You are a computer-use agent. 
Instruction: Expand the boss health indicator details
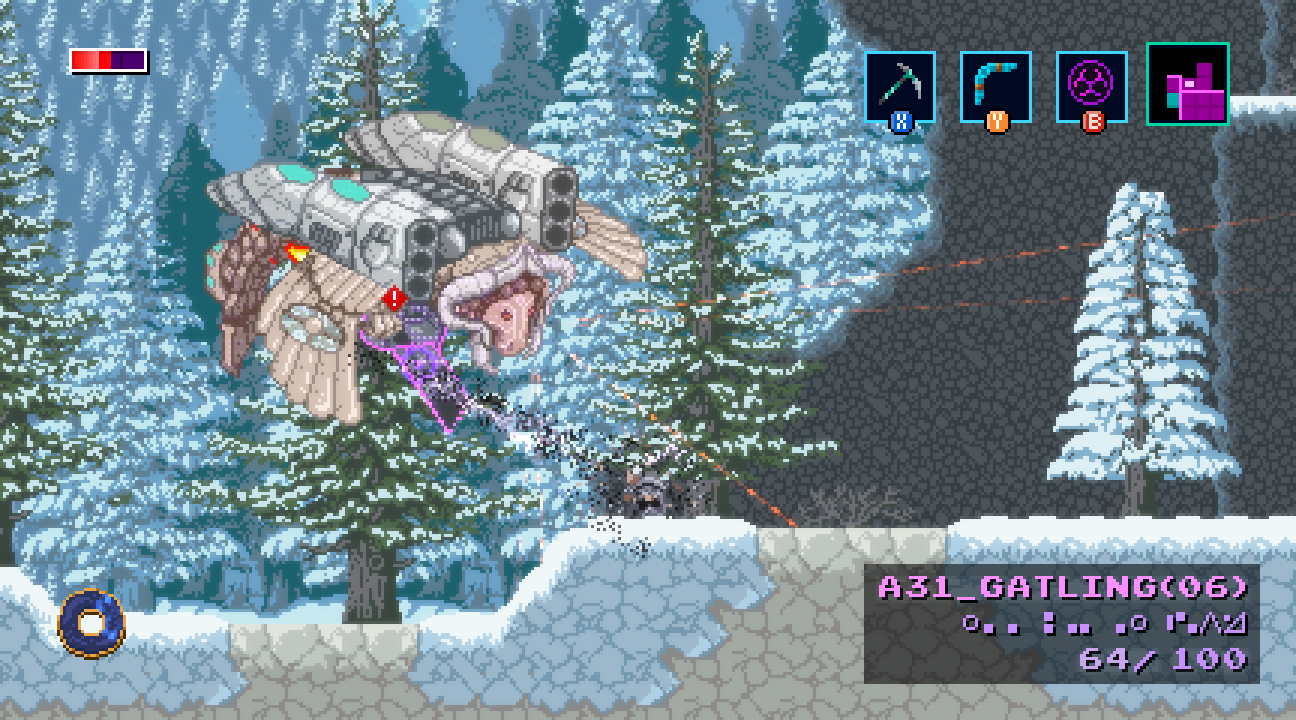105,59
